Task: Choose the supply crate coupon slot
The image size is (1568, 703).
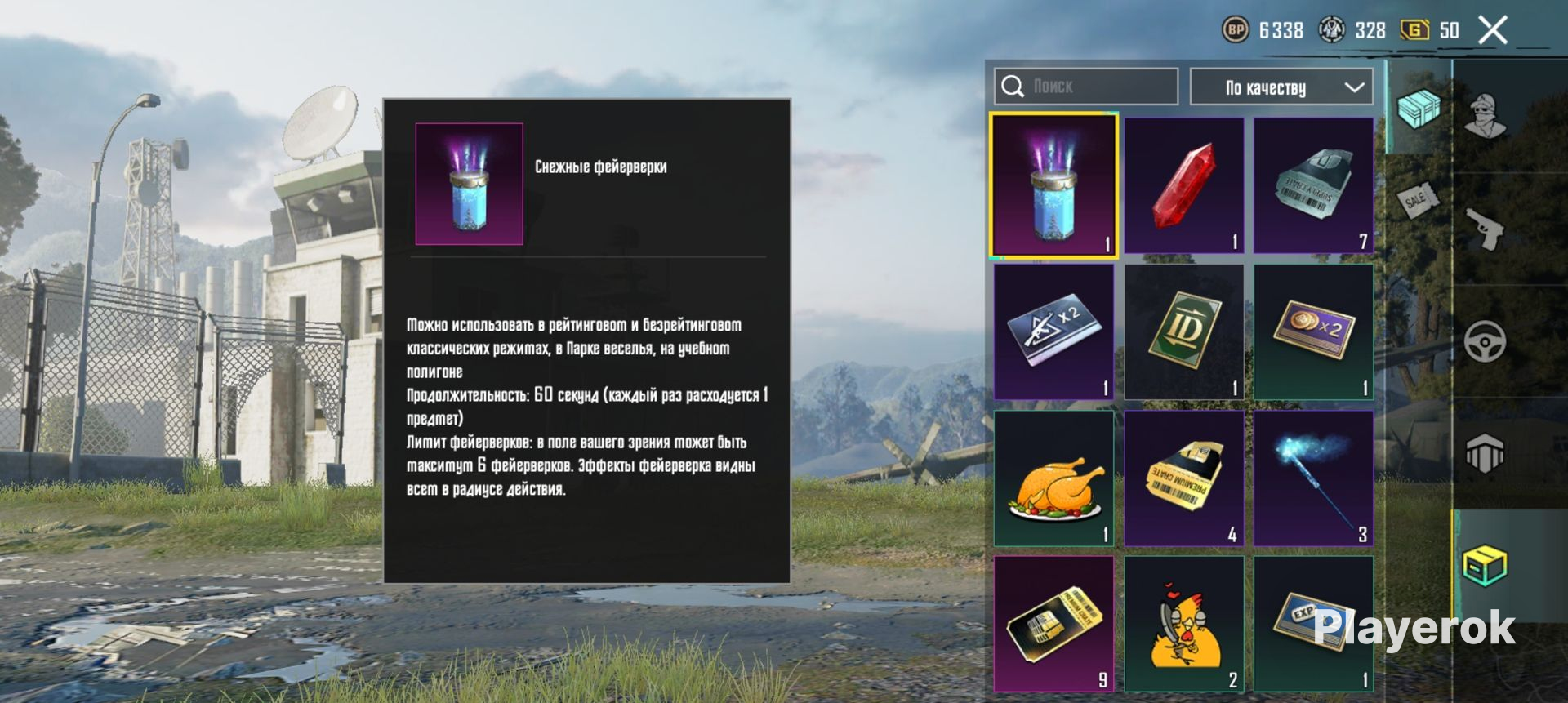Action: (1313, 185)
